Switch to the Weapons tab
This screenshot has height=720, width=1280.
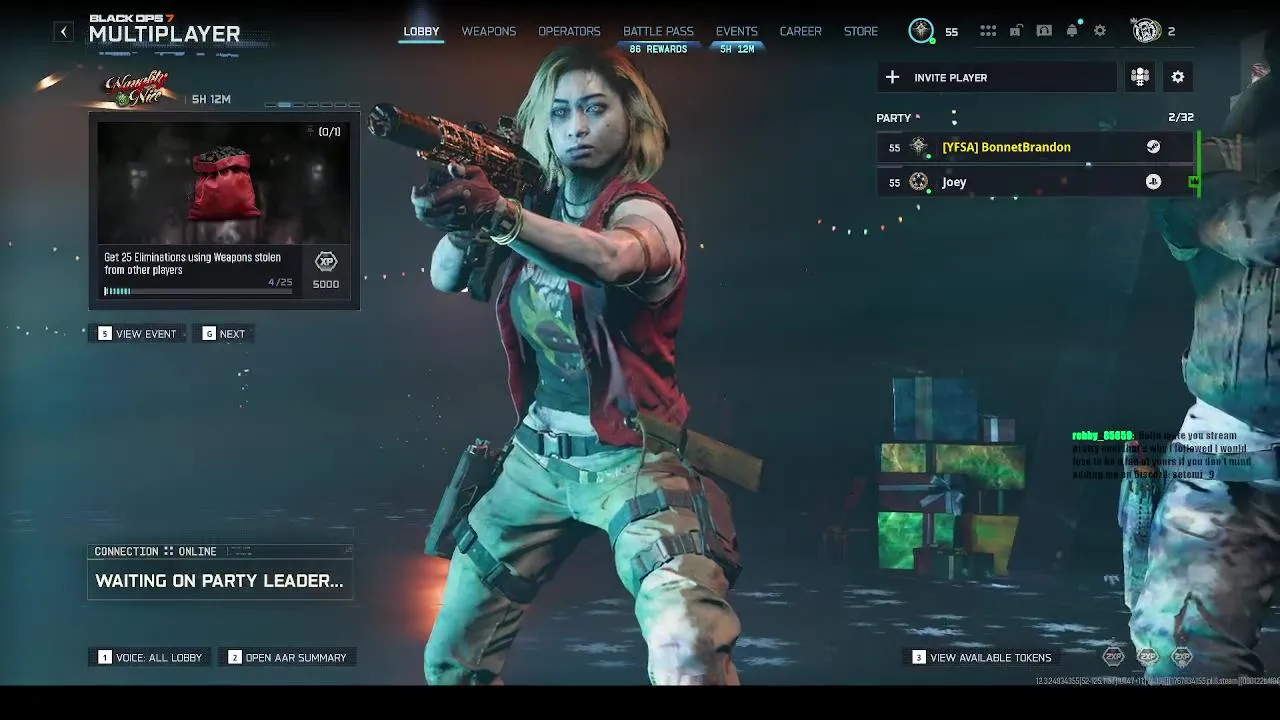[x=488, y=31]
